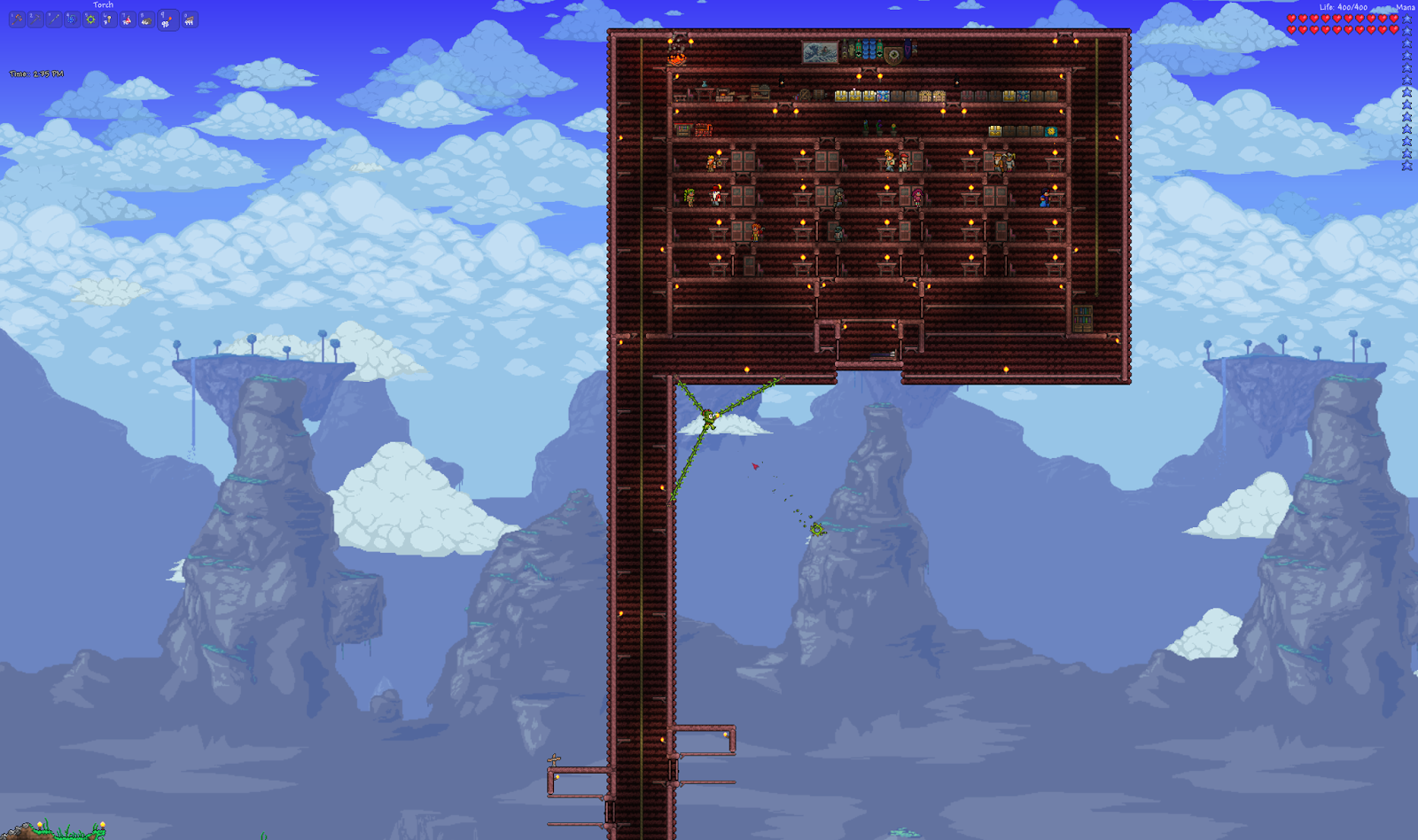This screenshot has height=840, width=1418.
Task: Select the hamaxe in hotbar slot 1
Action: (16, 19)
